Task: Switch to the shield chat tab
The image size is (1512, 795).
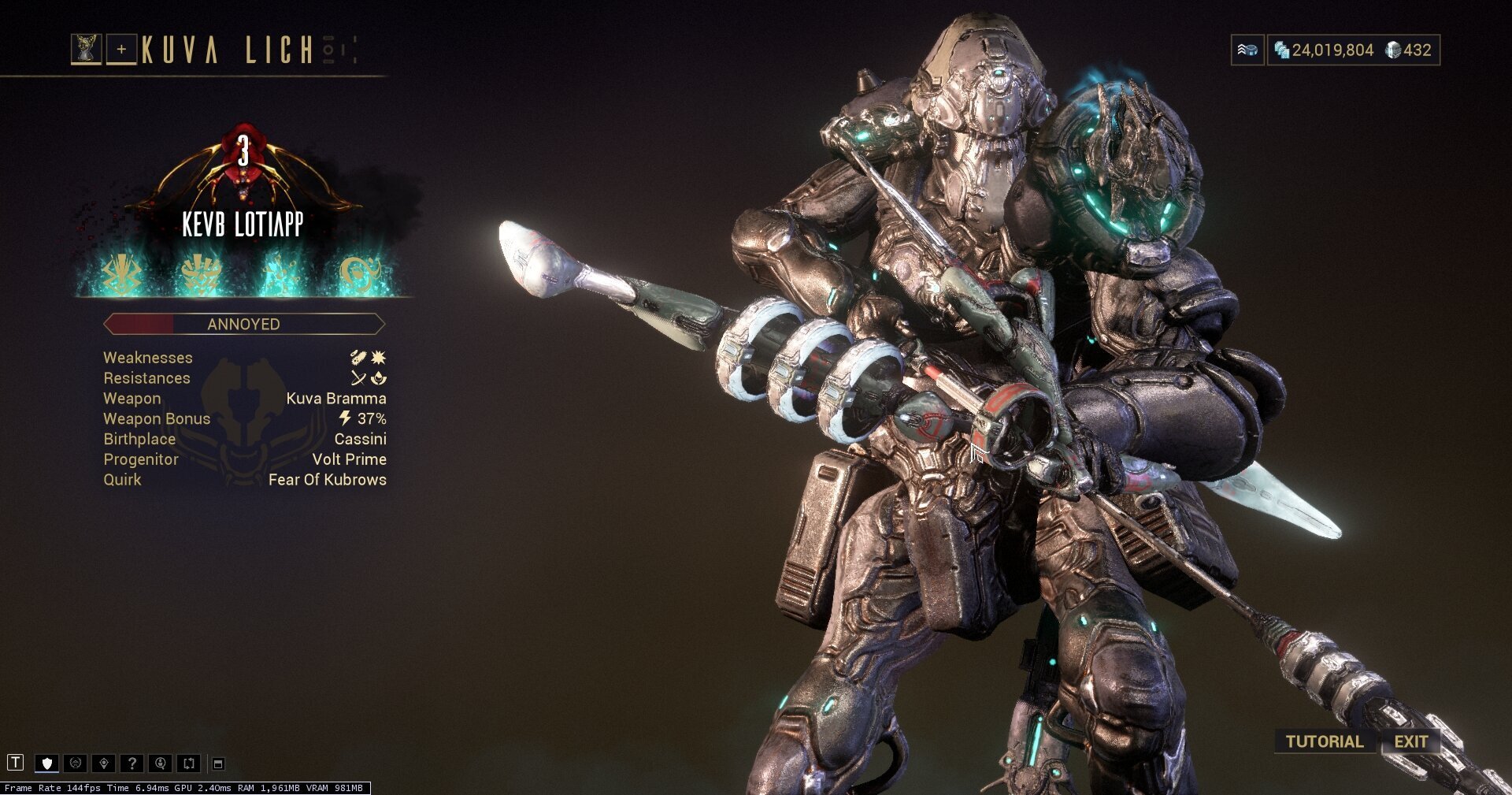Action: (46, 763)
